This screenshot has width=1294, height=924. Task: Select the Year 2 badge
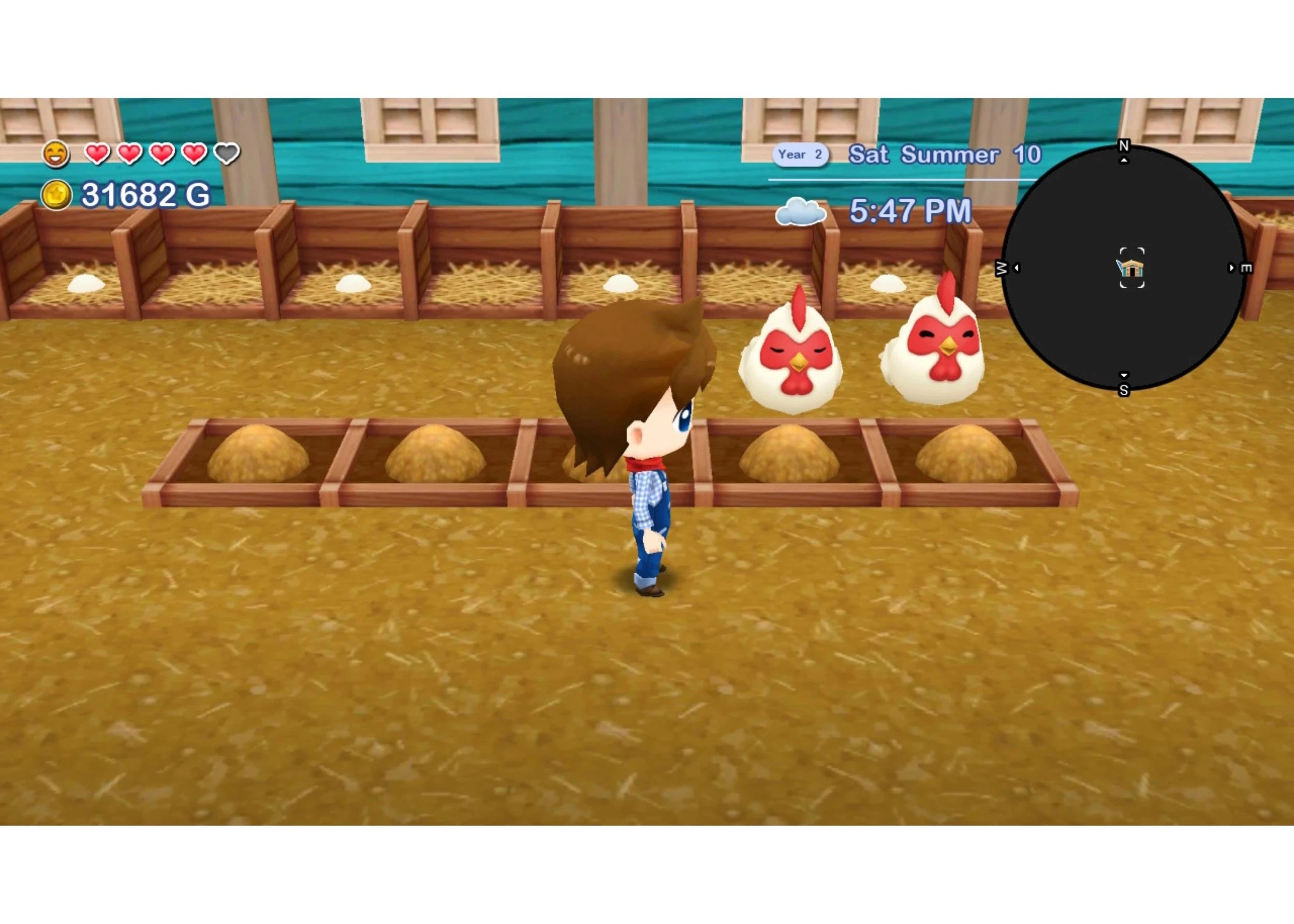pos(799,154)
